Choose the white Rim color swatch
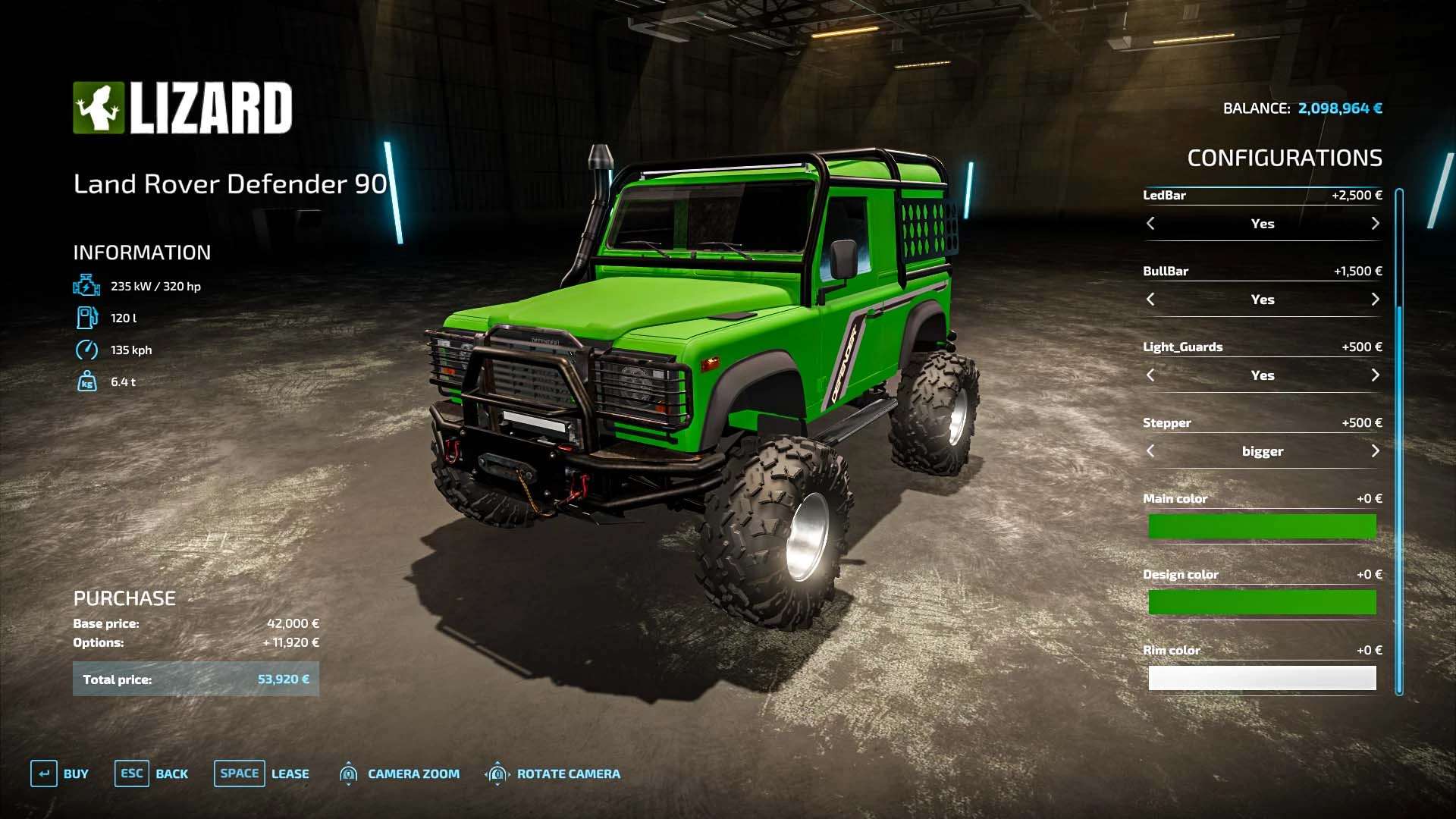The width and height of the screenshot is (1456, 819). tap(1262, 678)
